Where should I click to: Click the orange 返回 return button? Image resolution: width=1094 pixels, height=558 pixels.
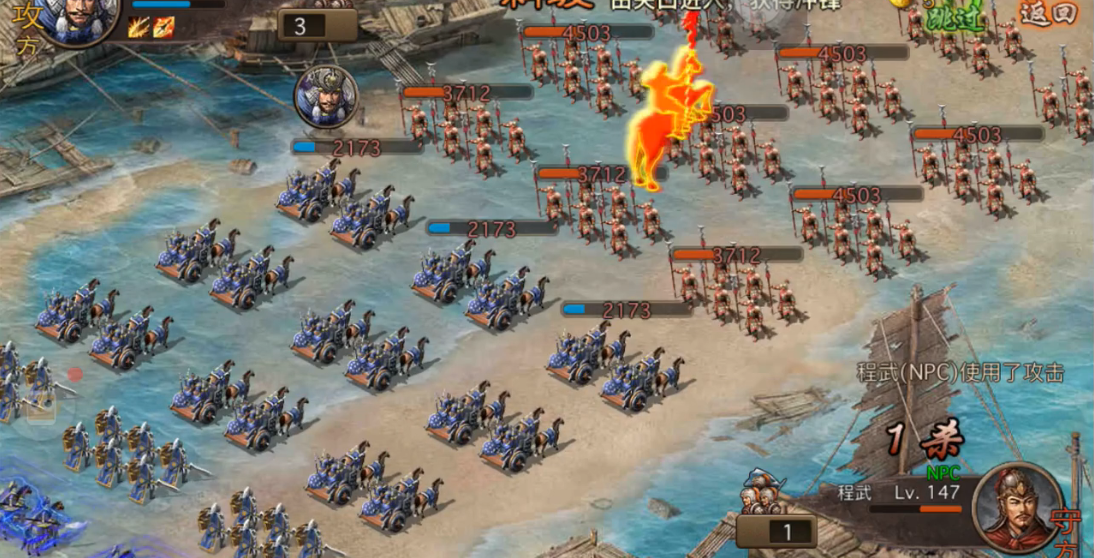coord(1048,14)
